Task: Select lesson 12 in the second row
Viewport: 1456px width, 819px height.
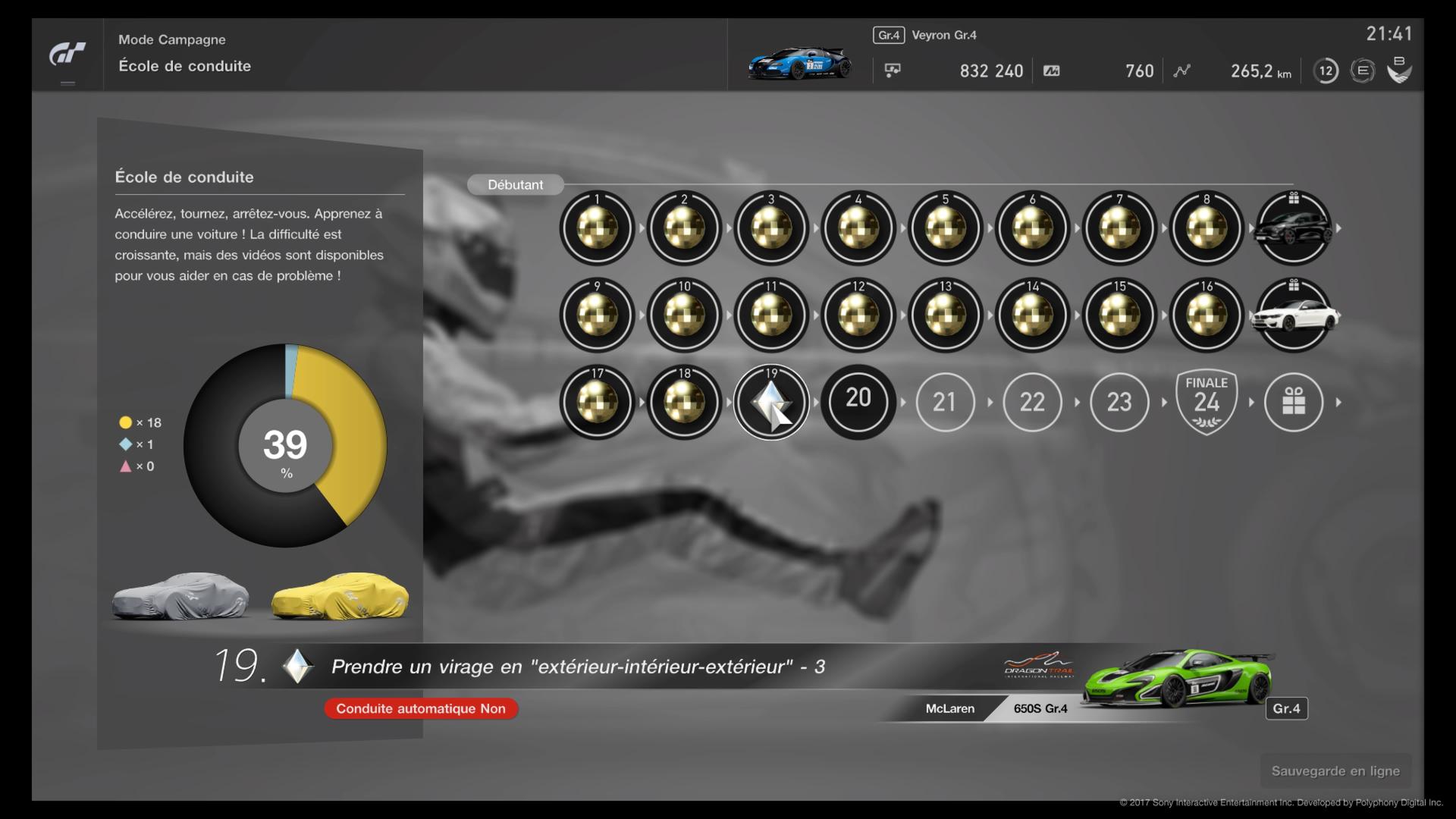Action: [x=858, y=315]
